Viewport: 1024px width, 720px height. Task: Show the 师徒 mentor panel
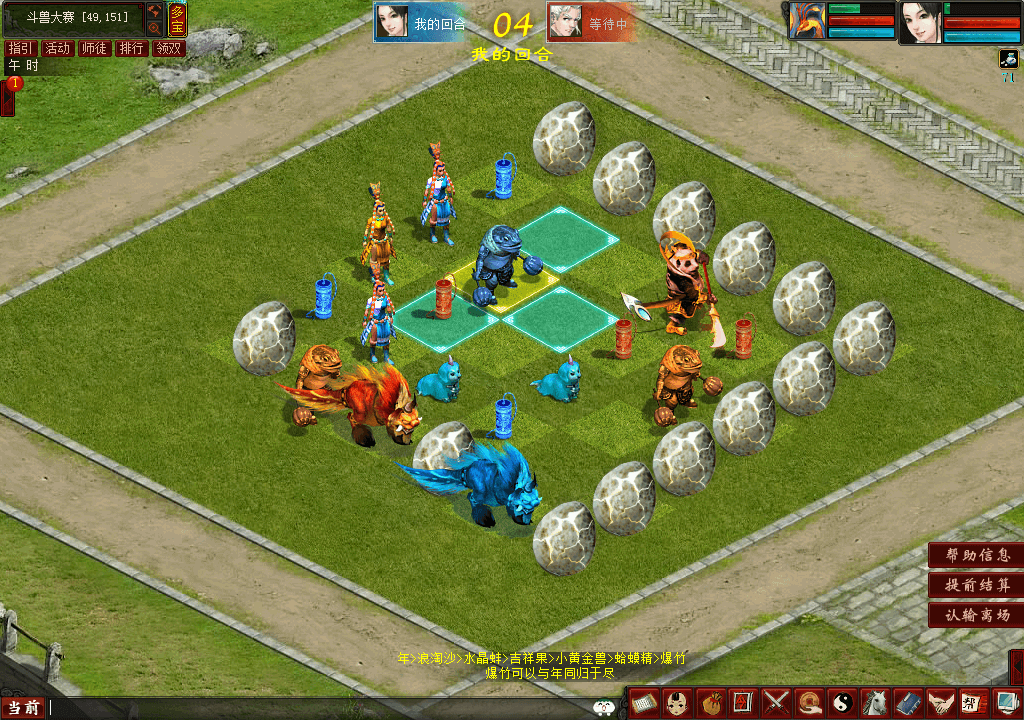94,48
